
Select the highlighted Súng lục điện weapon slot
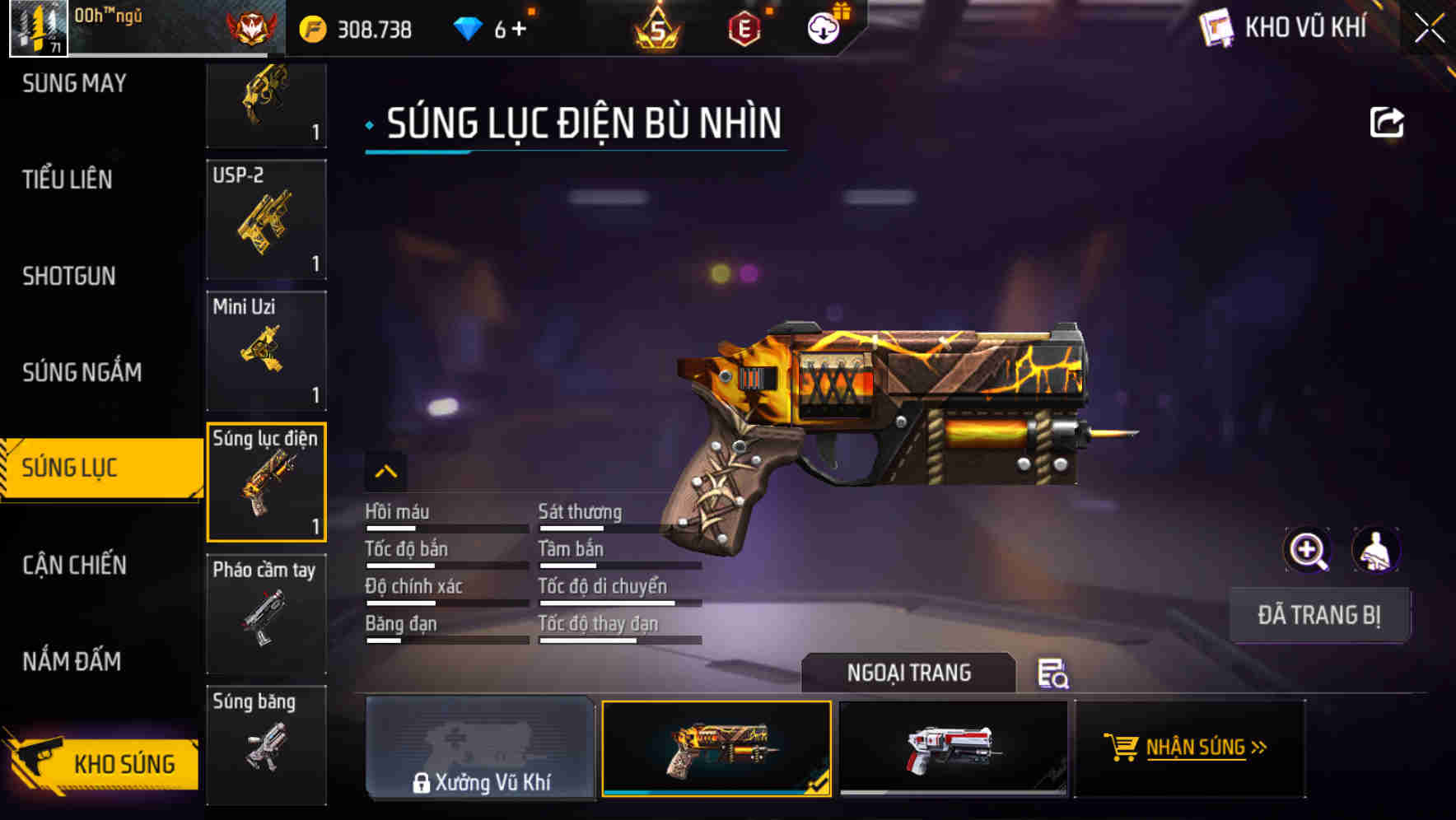pos(266,482)
